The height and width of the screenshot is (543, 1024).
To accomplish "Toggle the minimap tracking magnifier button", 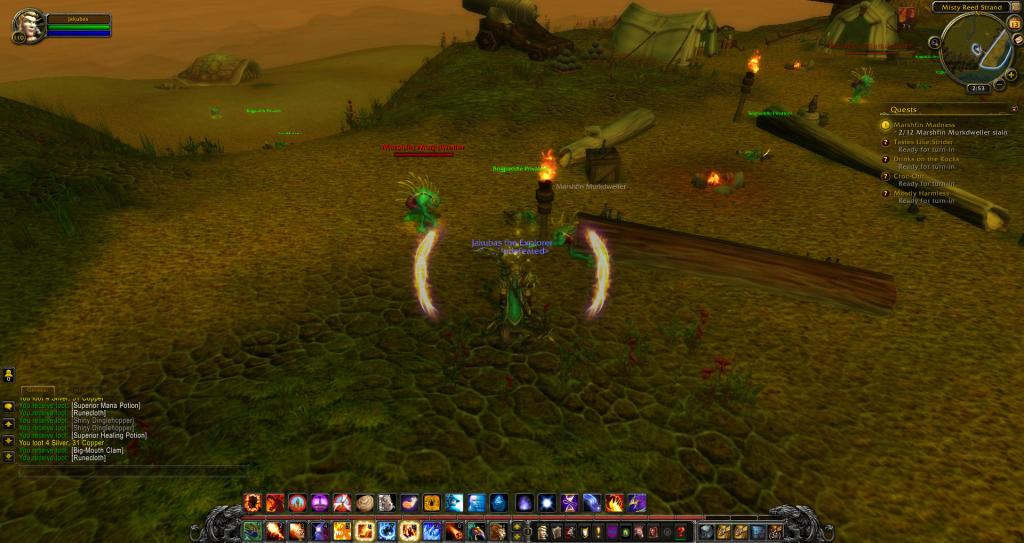I will pos(935,42).
